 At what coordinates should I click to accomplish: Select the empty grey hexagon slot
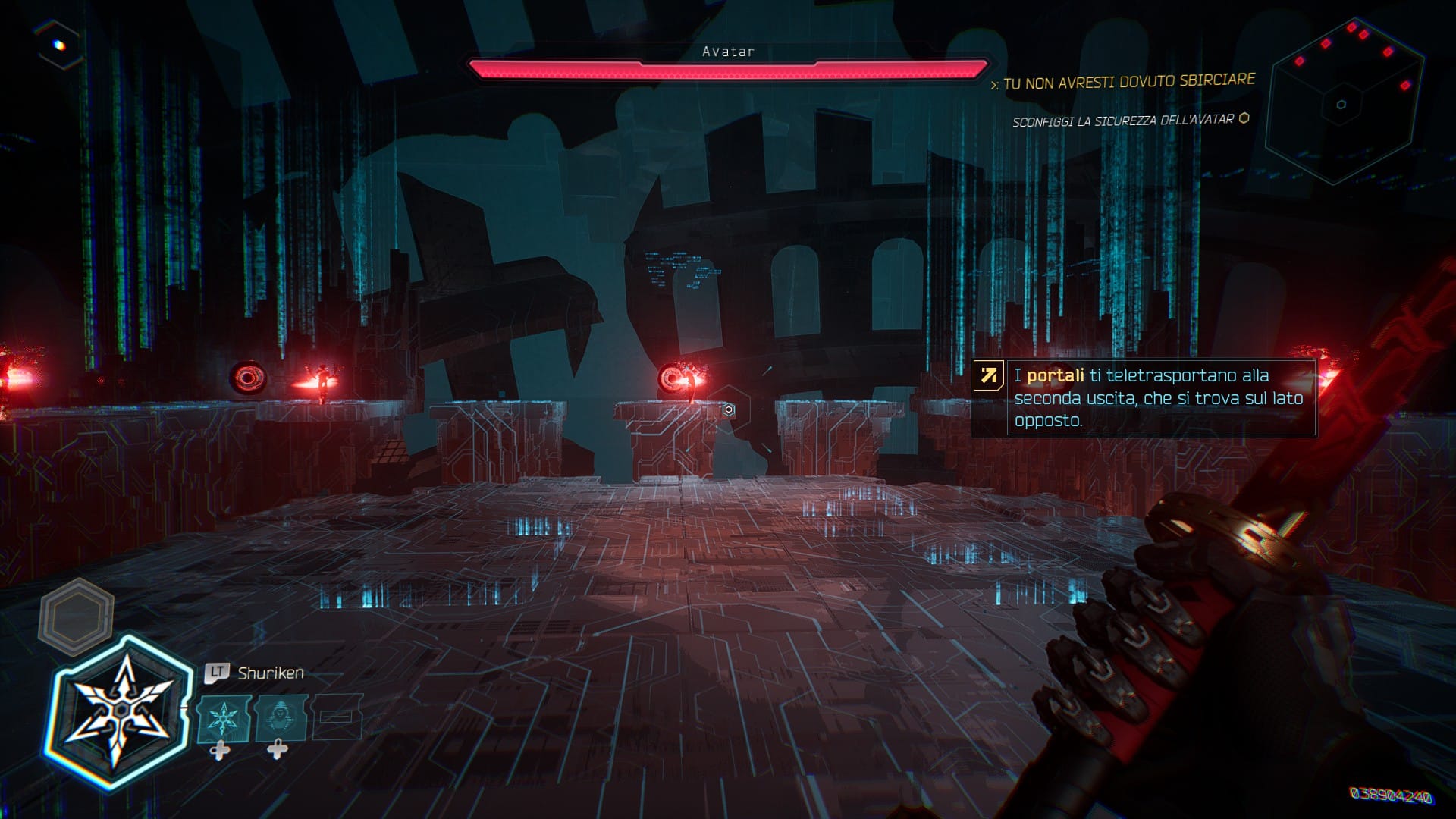pyautogui.click(x=76, y=613)
